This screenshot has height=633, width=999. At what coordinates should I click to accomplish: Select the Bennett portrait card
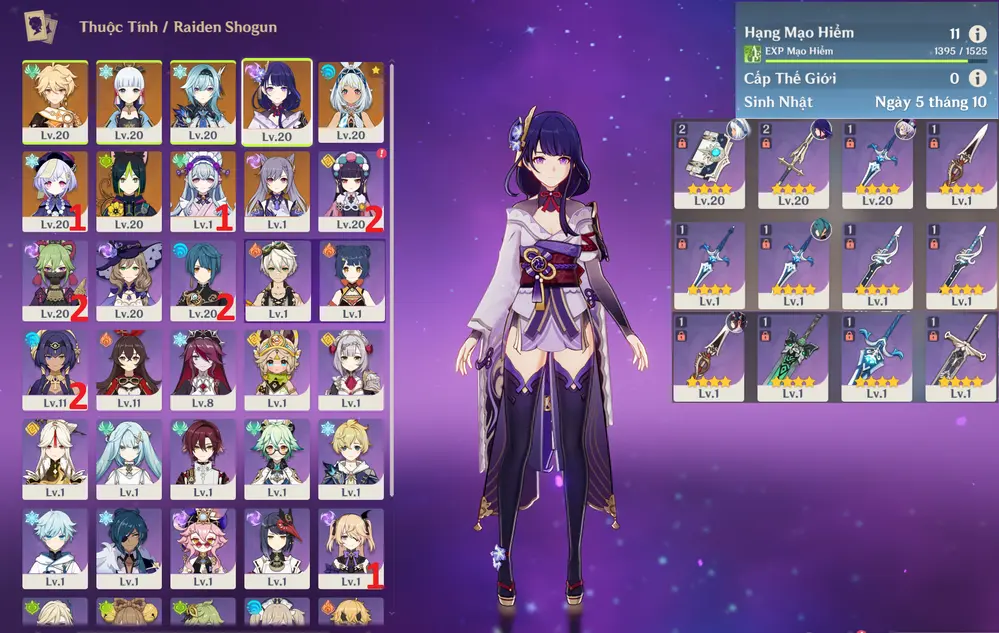point(277,280)
